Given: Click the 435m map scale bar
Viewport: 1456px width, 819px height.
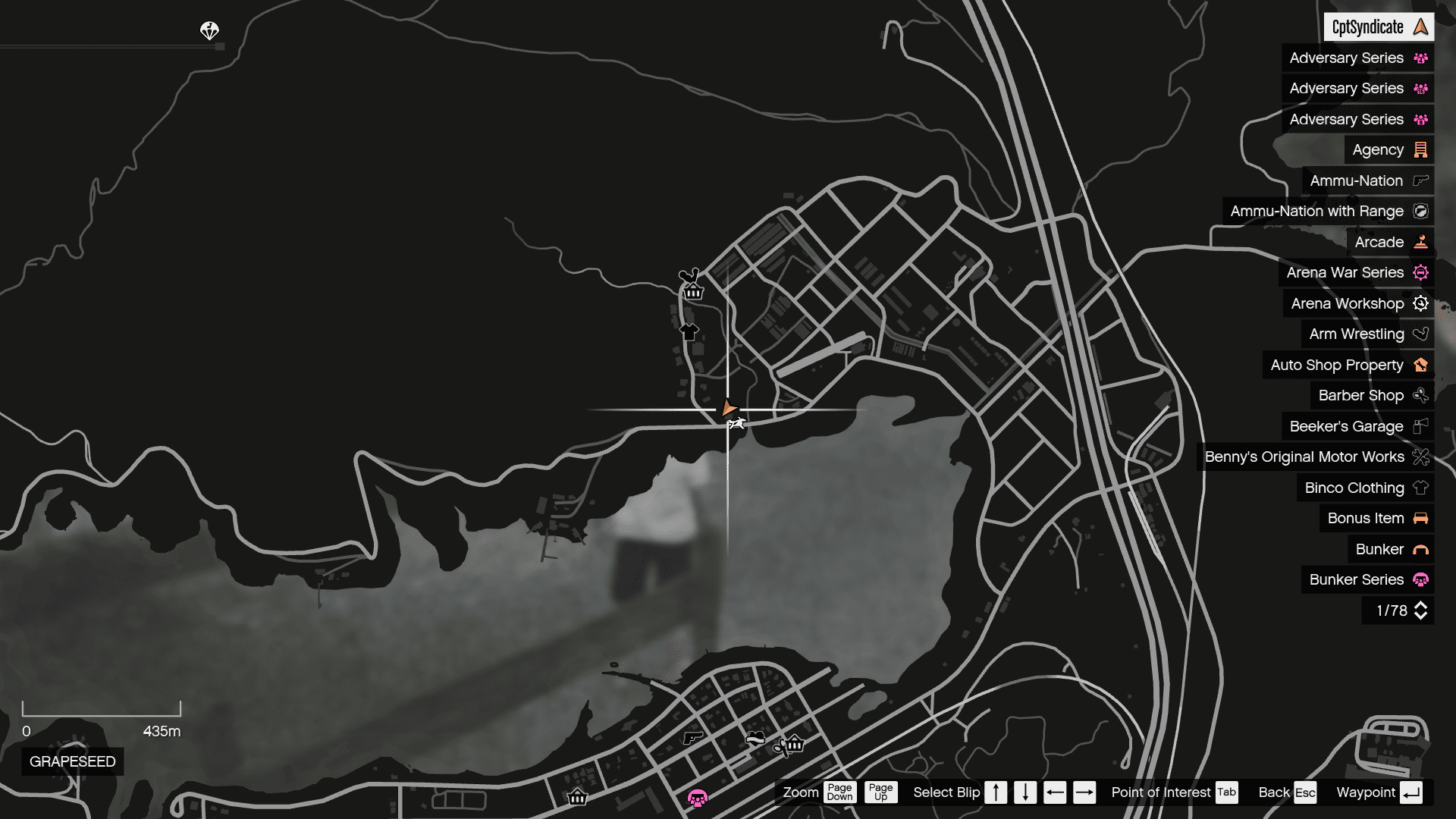Looking at the screenshot, I should click(x=102, y=711).
